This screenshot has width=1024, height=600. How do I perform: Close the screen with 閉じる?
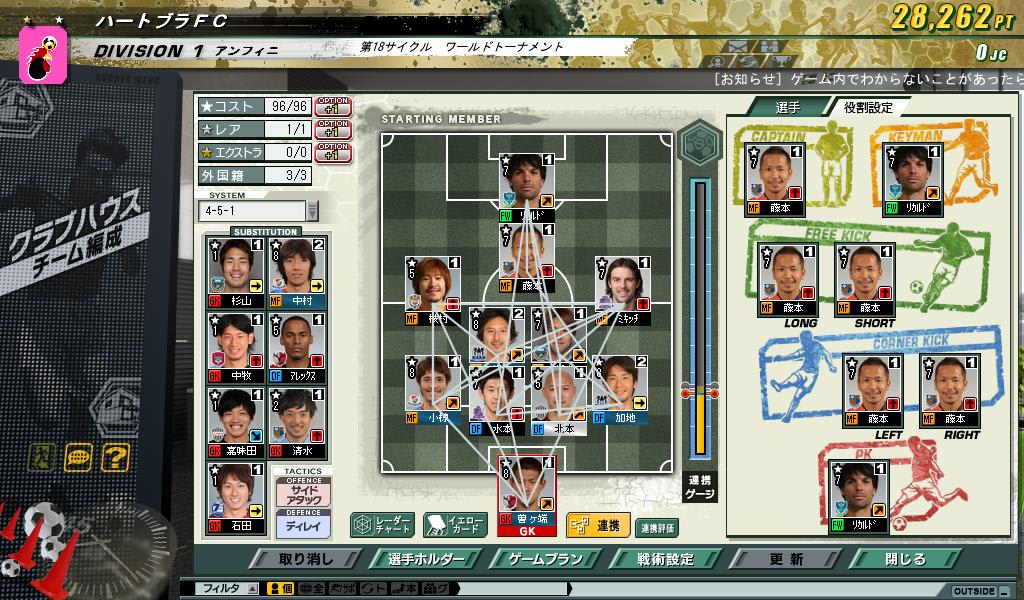pos(906,559)
